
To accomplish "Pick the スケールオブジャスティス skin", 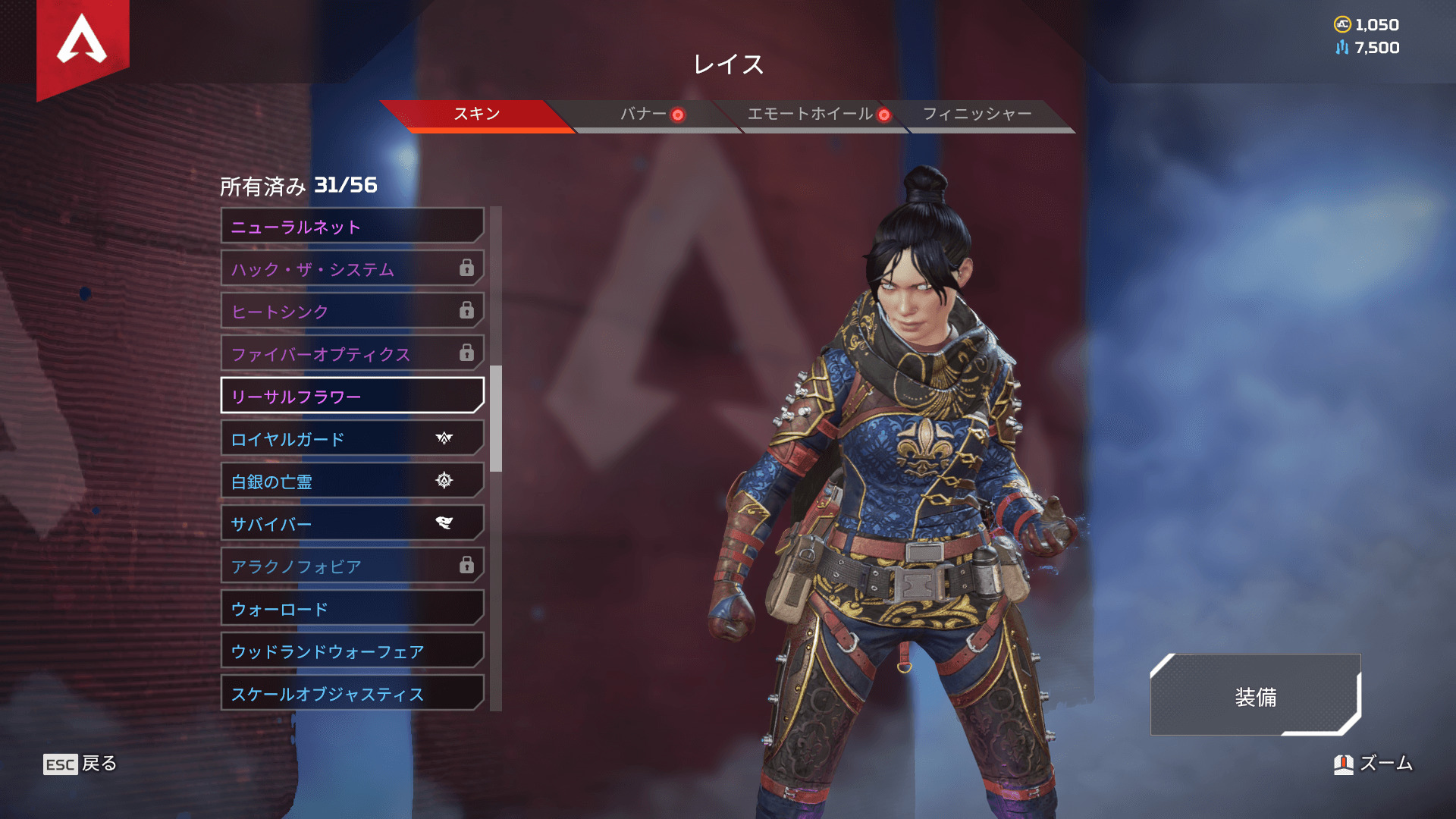I will click(352, 693).
